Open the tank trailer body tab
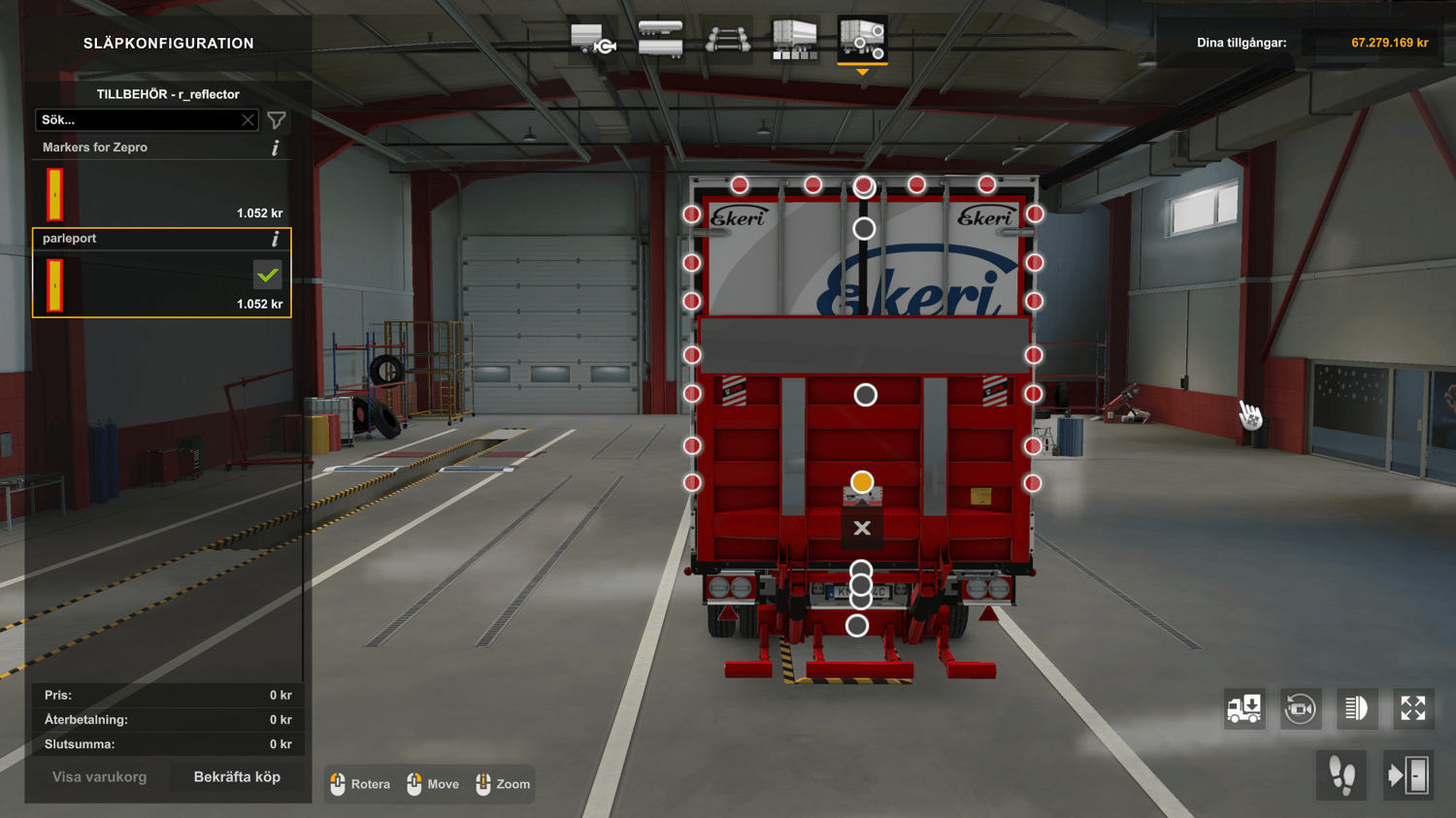 click(660, 41)
